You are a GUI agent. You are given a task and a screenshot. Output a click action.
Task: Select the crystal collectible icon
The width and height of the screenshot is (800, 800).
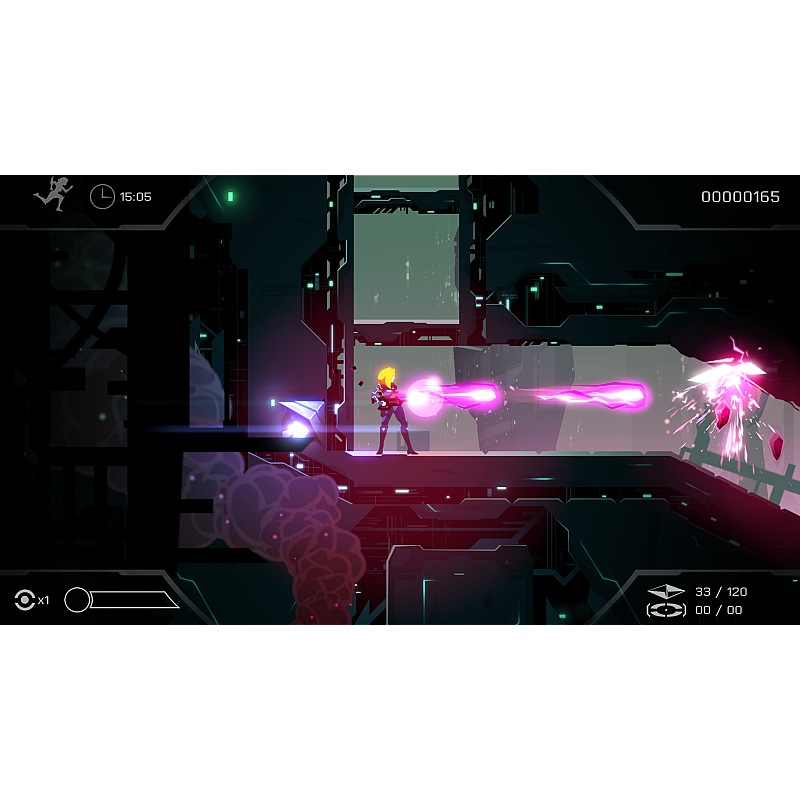coord(666,592)
